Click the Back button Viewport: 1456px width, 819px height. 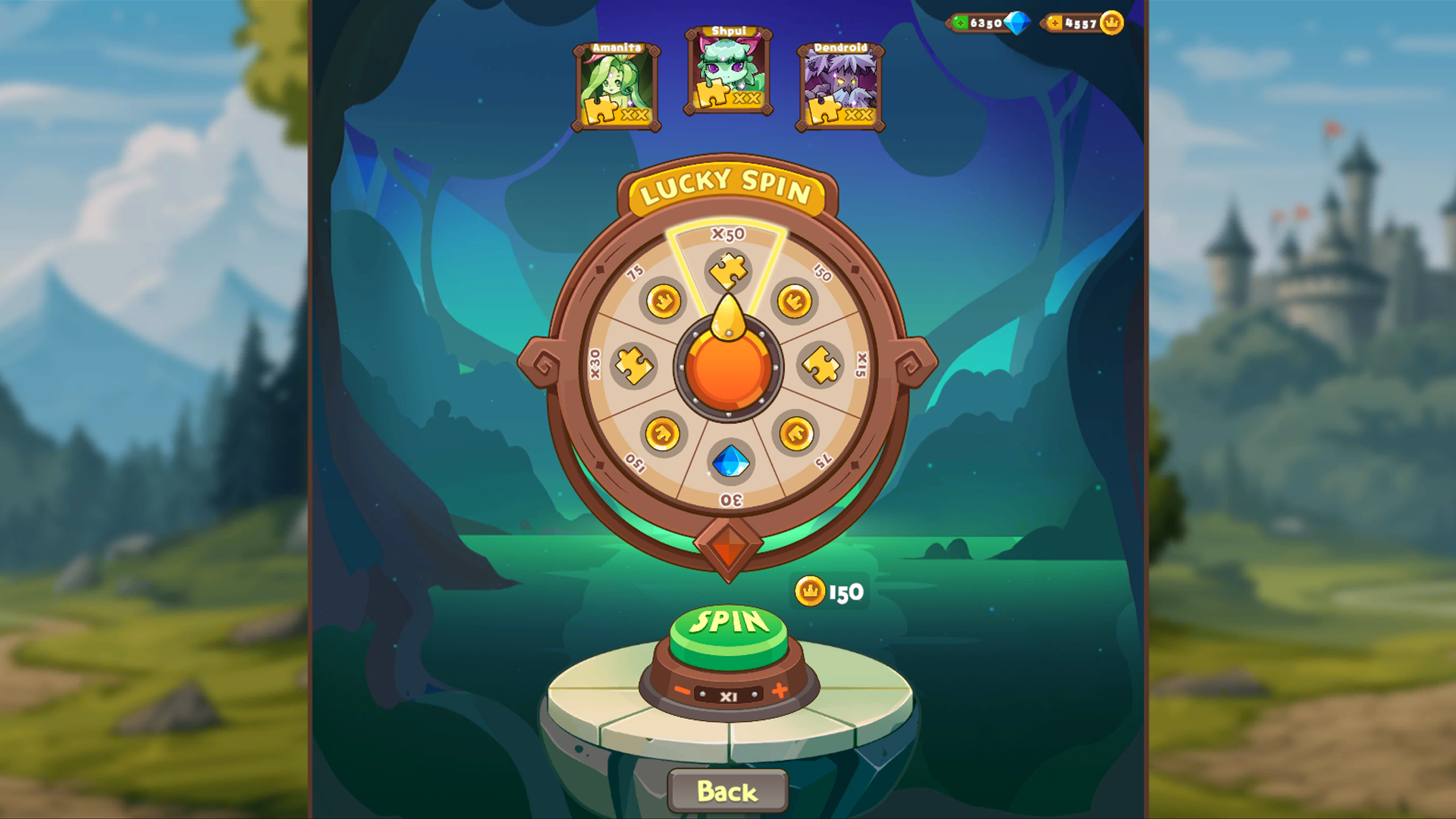point(727,789)
